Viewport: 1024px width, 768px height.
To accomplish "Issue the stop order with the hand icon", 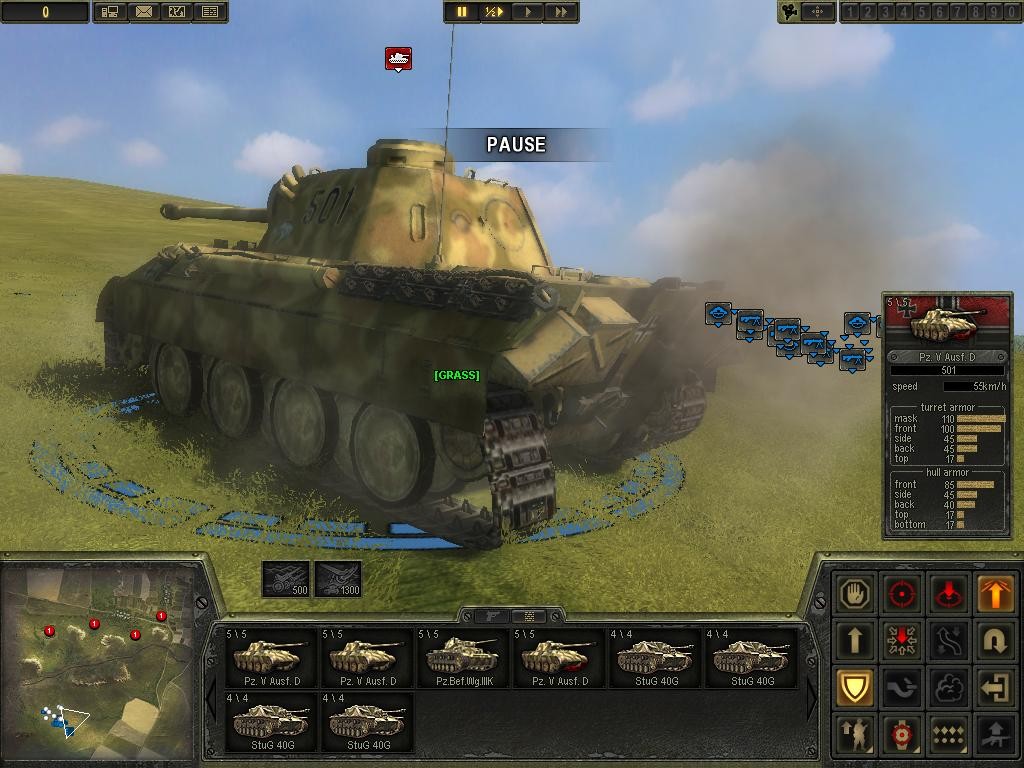I will [x=856, y=594].
